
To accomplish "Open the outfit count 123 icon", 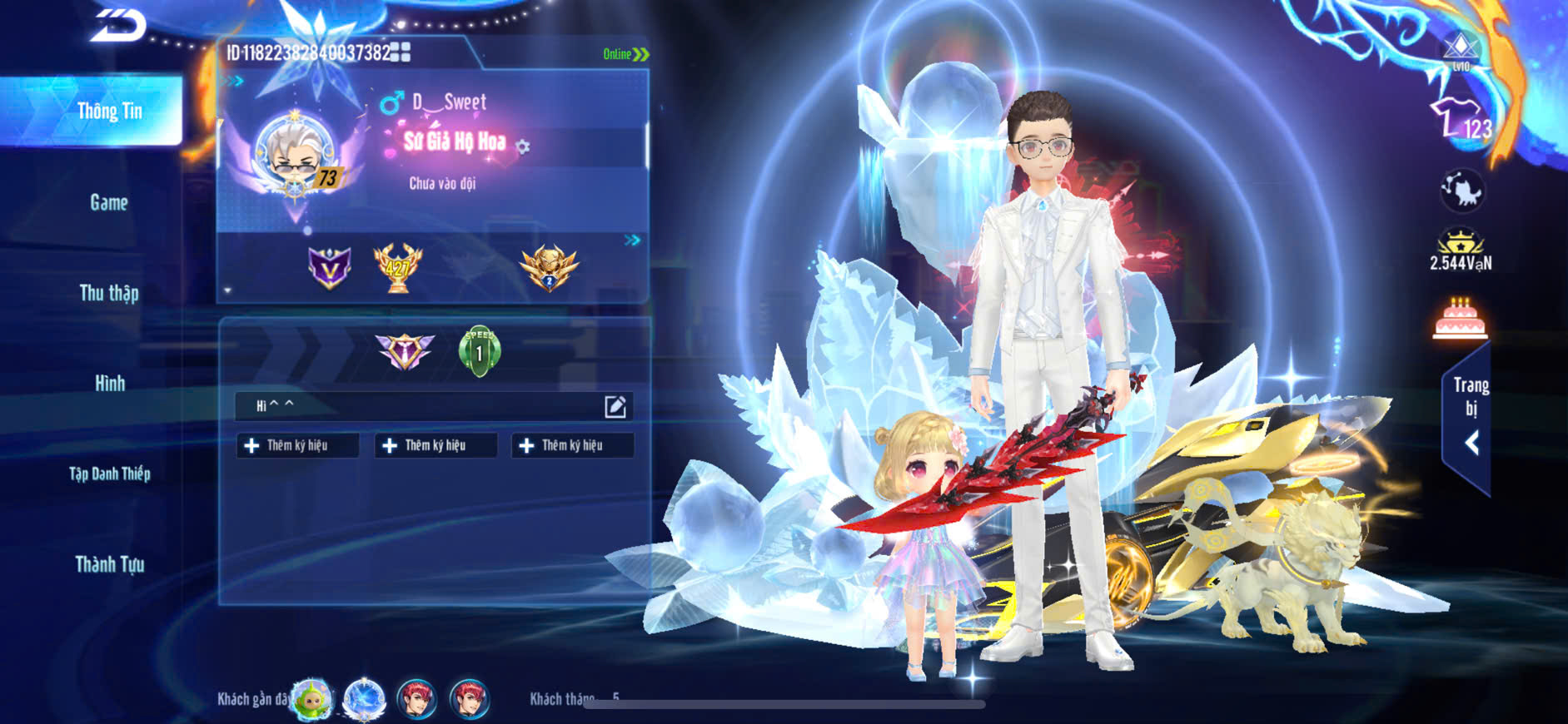I will [1461, 121].
